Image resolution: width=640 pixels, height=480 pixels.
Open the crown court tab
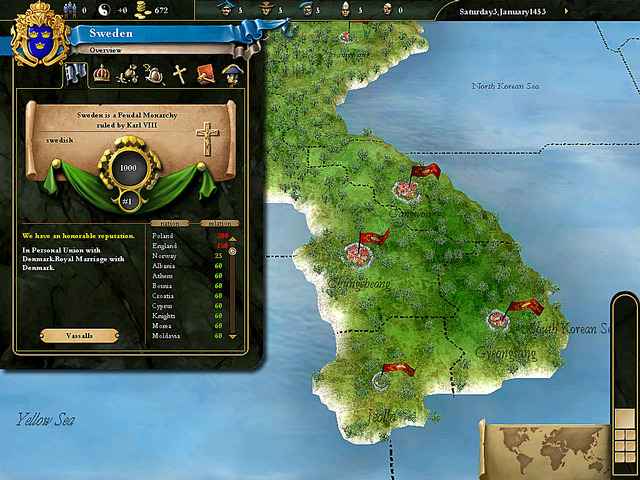point(101,72)
